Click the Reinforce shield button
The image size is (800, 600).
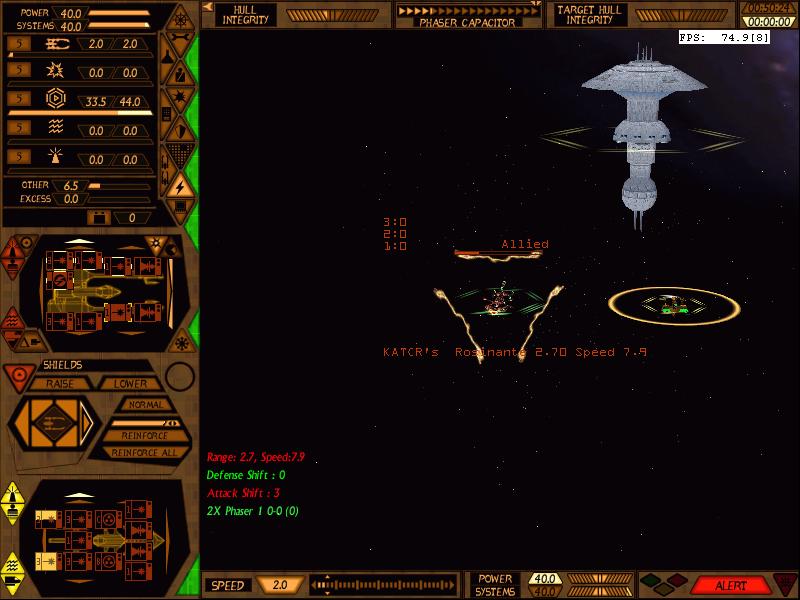pyautogui.click(x=145, y=436)
